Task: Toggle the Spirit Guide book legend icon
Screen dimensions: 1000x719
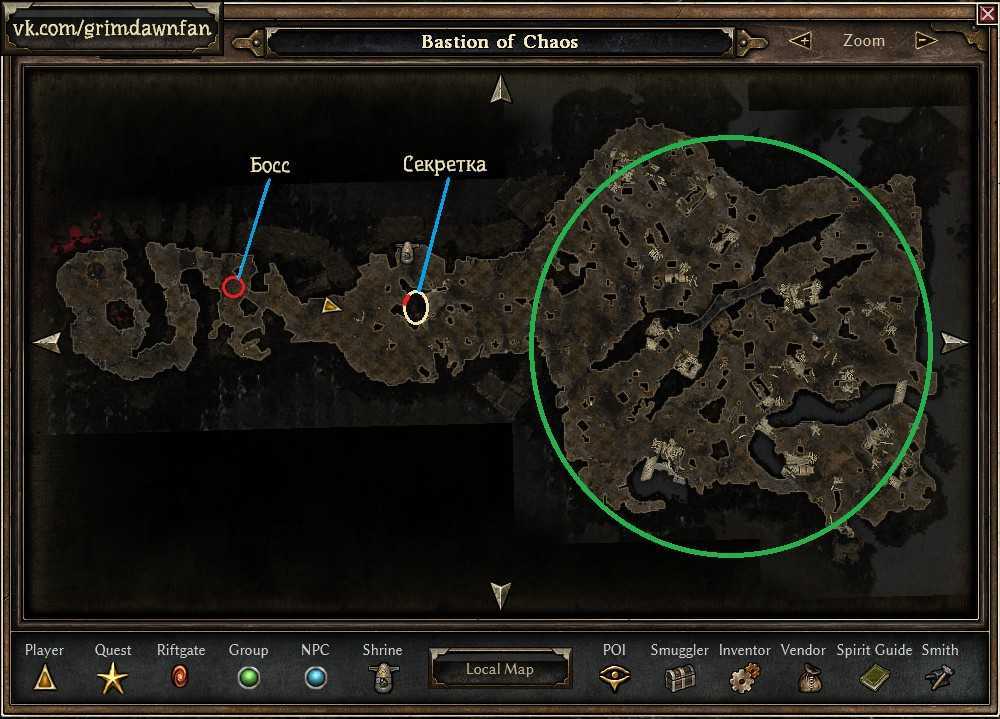Action: [874, 678]
